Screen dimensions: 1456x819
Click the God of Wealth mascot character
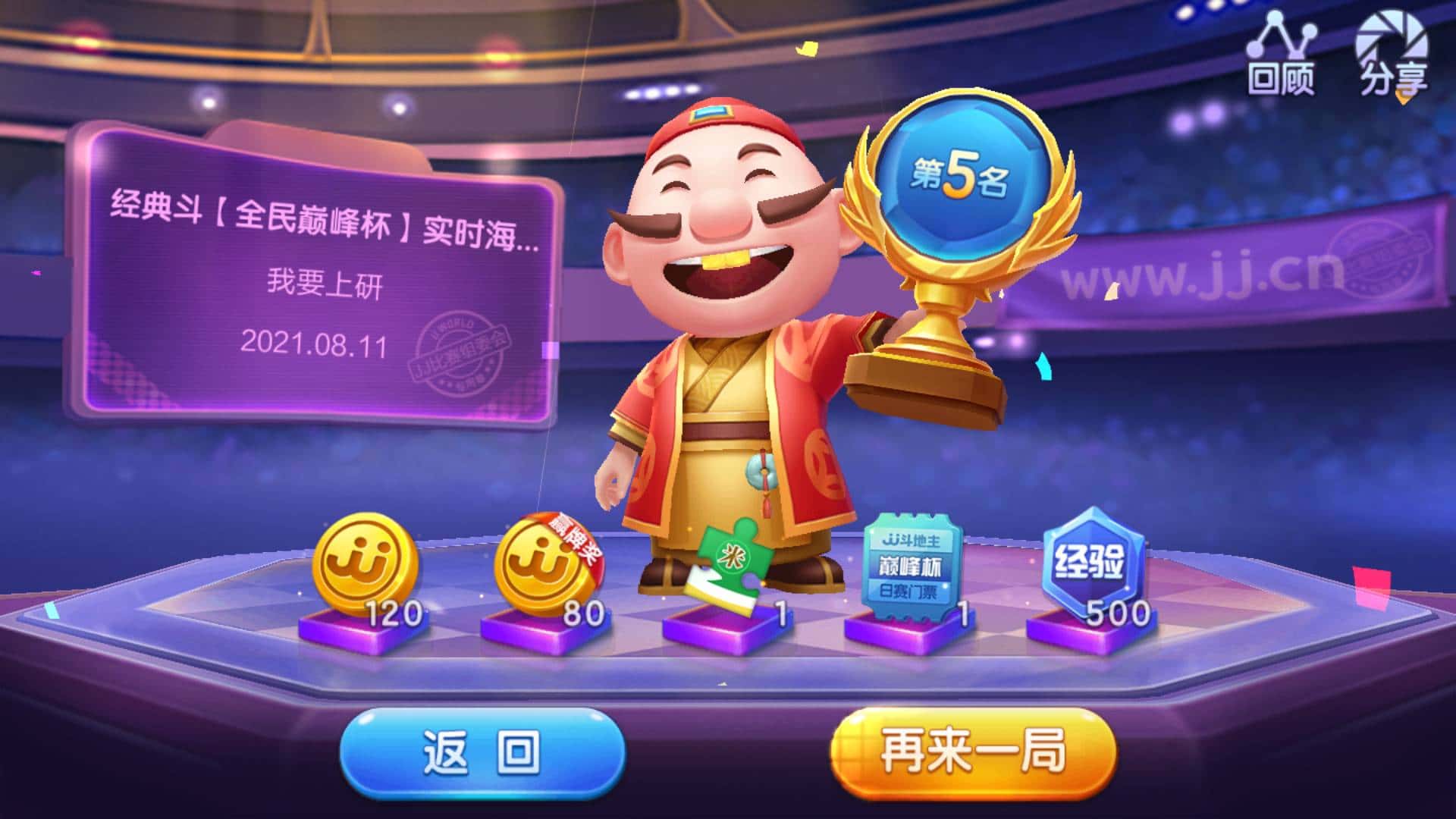tap(728, 379)
